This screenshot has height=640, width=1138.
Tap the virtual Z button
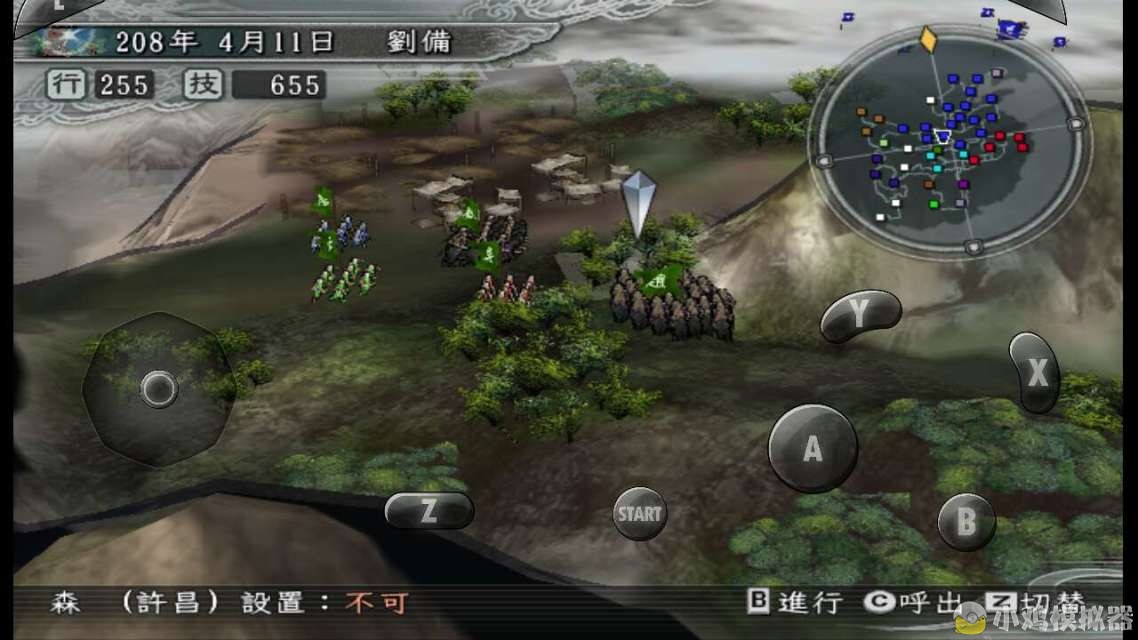429,510
